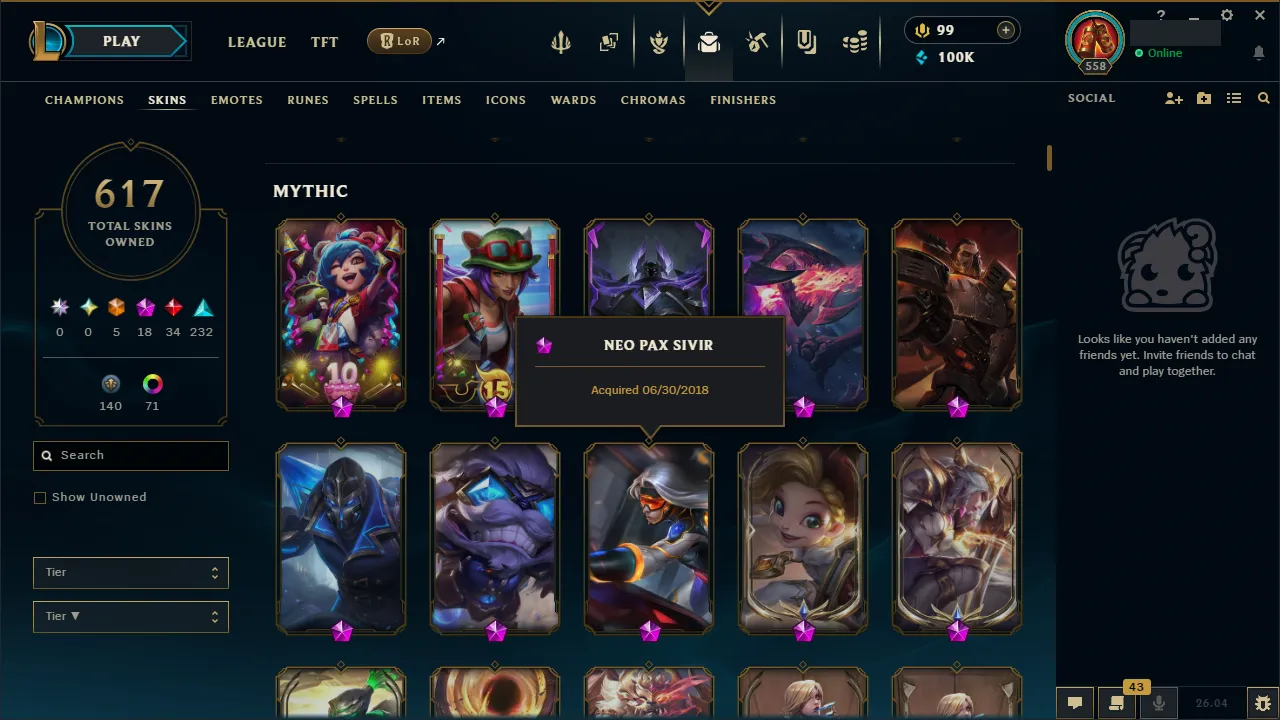1280x720 pixels.
Task: Click the bug report icon at bottom right
Action: pos(1262,702)
